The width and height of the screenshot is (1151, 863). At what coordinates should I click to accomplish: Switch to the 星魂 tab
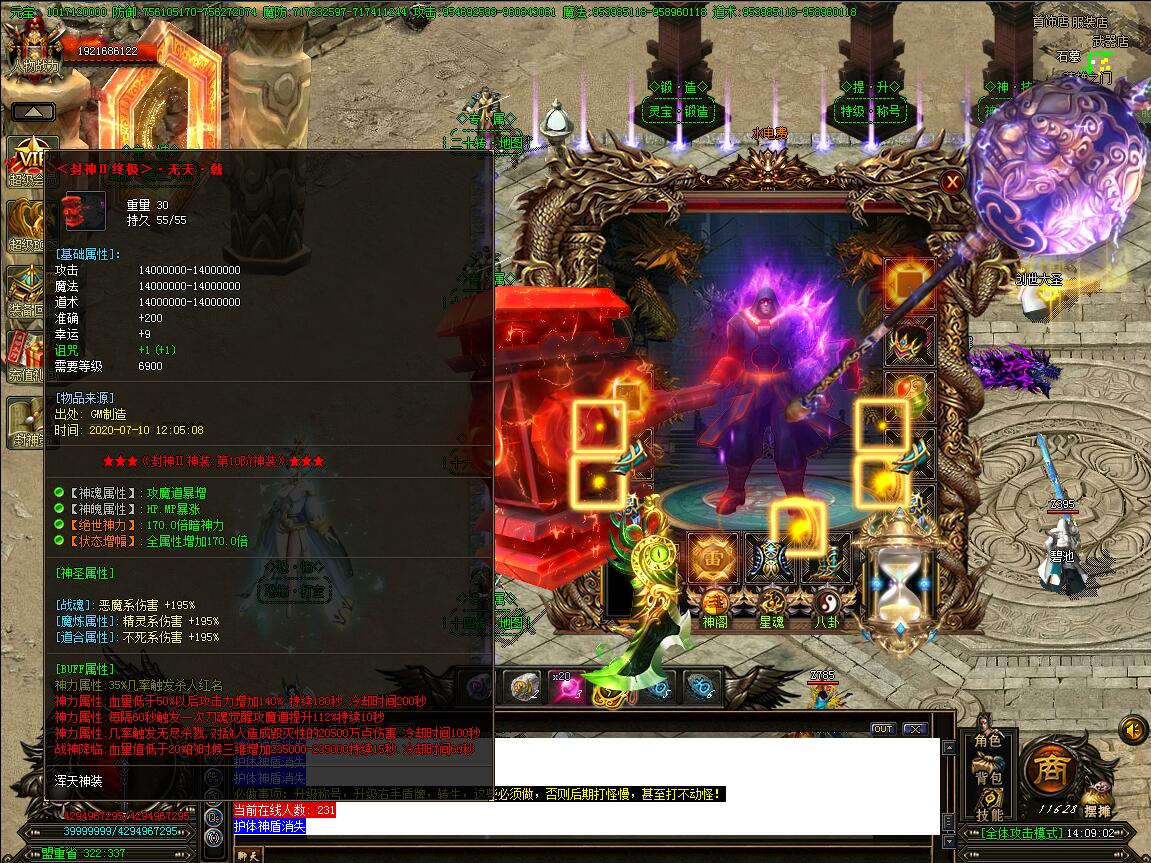772,609
